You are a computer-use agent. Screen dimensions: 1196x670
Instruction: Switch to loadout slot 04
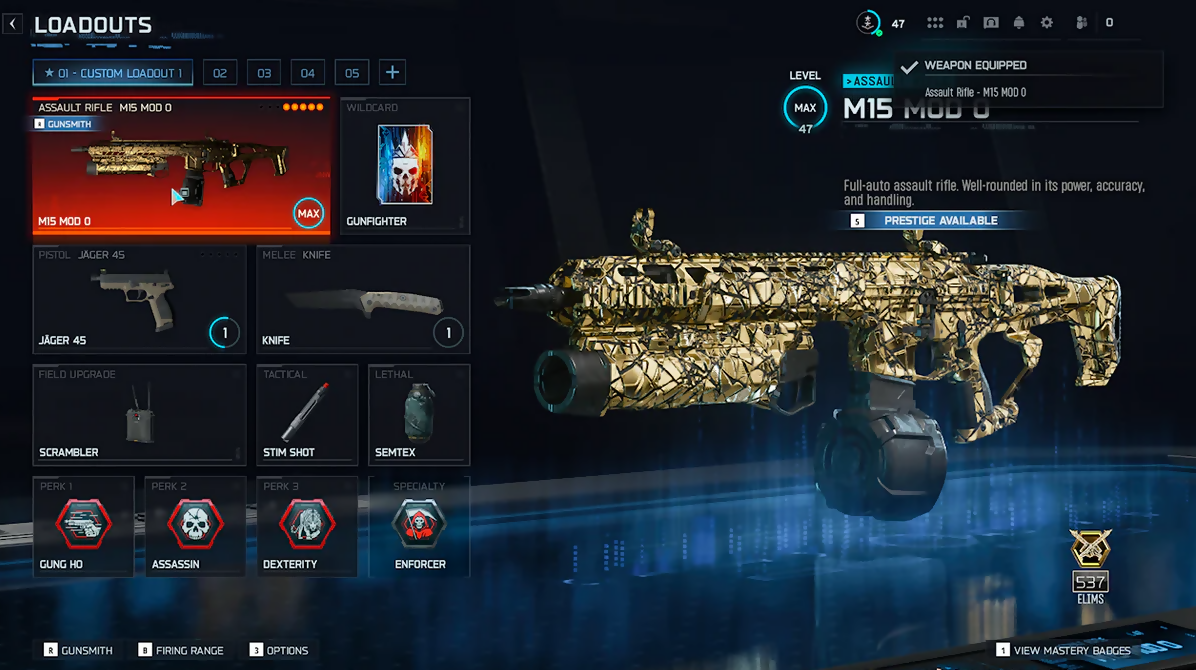click(308, 73)
